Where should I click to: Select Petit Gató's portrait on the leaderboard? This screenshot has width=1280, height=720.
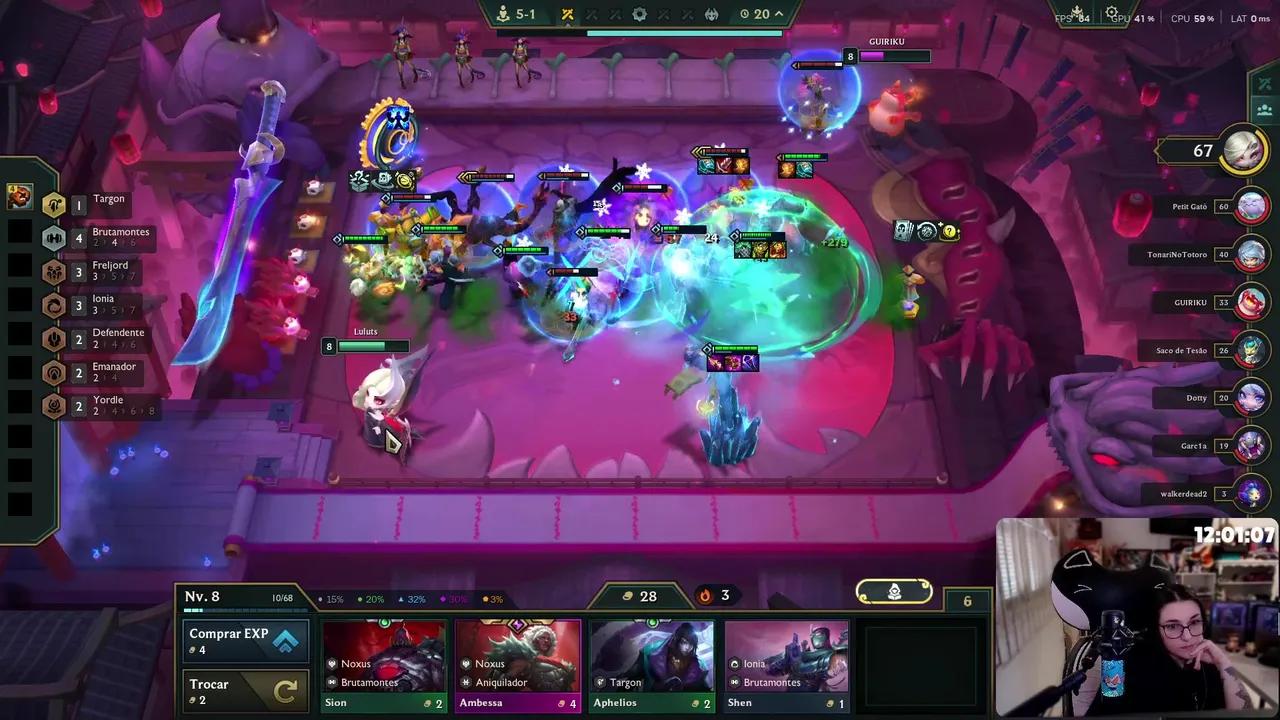coord(1251,206)
